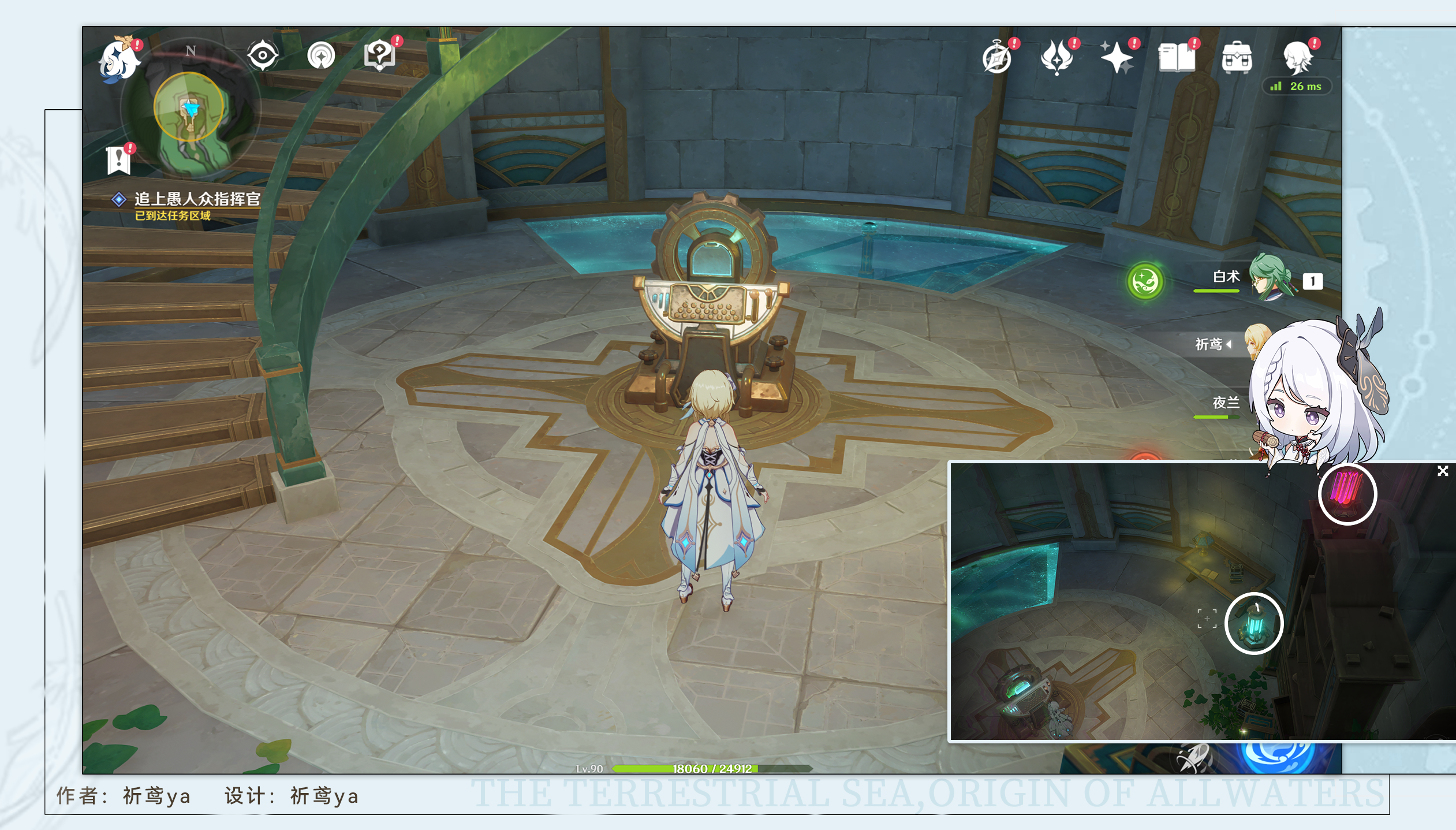Open the Paimon menu icon

coord(120,59)
